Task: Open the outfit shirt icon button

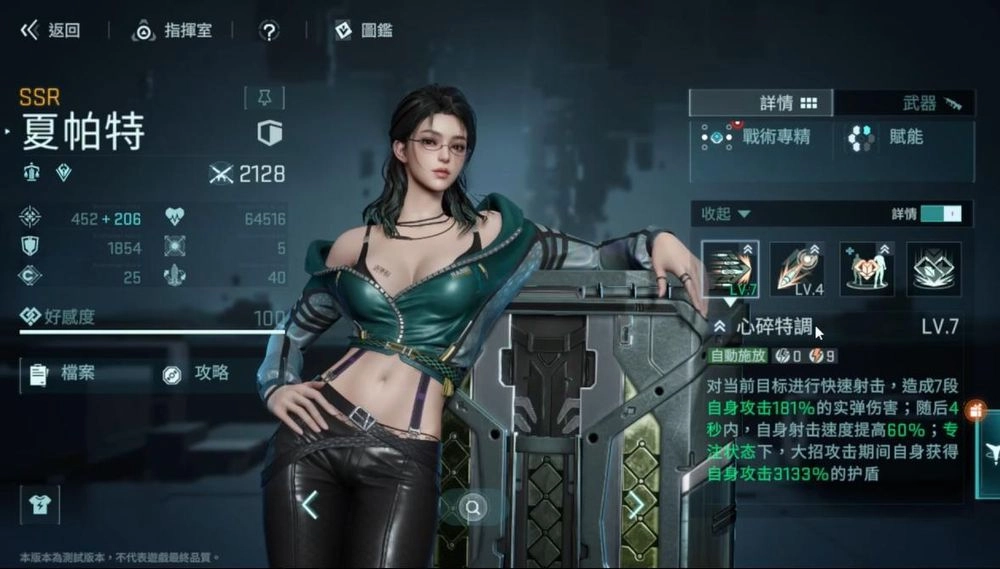Action: pos(40,505)
